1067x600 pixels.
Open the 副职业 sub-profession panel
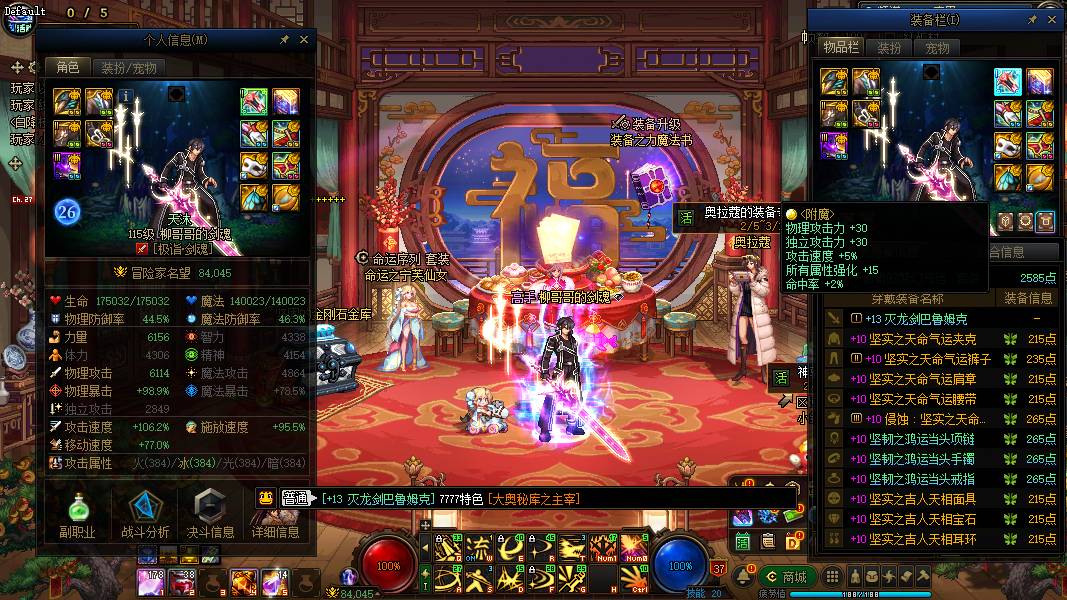(x=77, y=511)
